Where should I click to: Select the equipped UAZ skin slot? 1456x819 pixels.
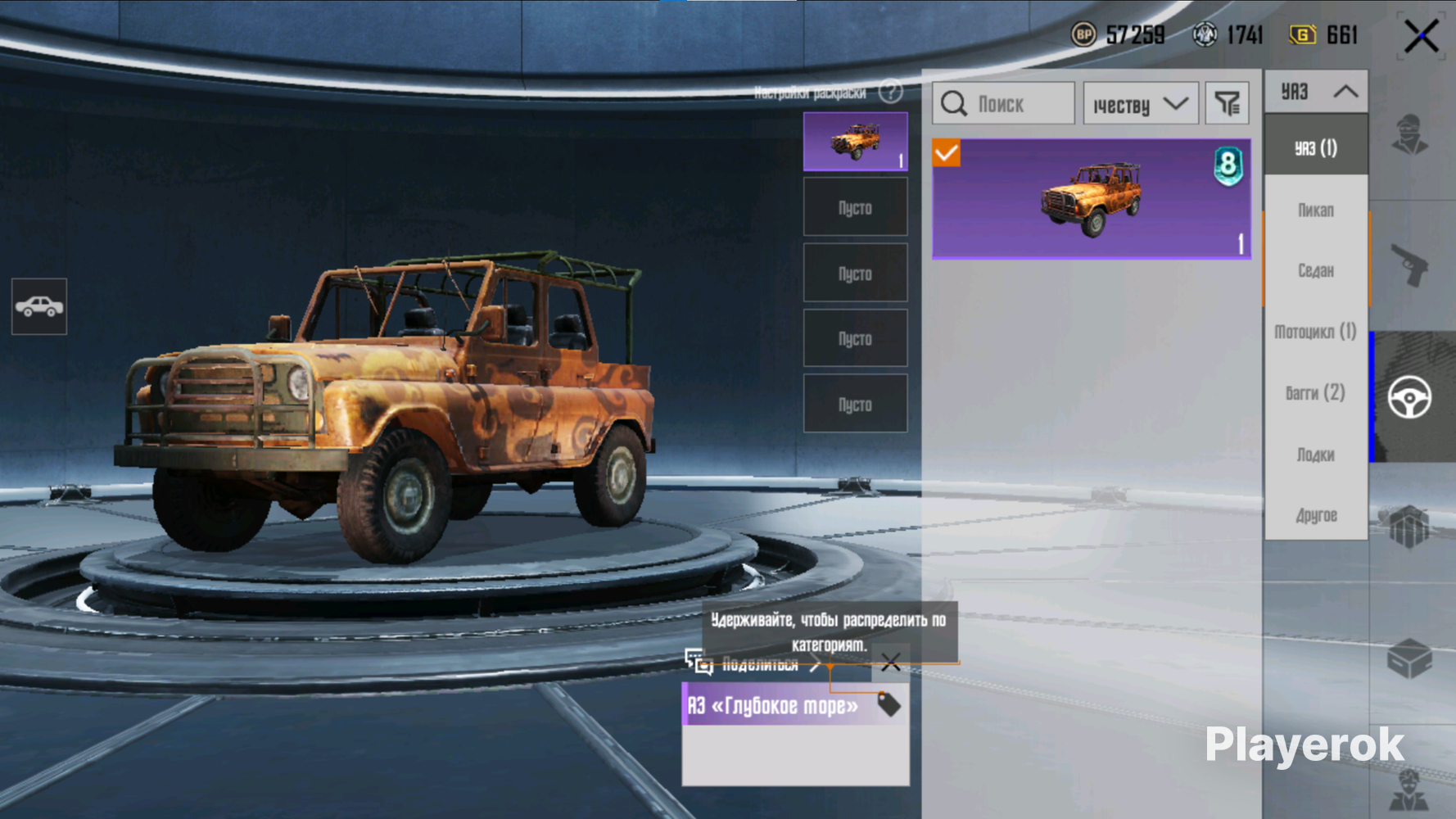[x=855, y=142]
